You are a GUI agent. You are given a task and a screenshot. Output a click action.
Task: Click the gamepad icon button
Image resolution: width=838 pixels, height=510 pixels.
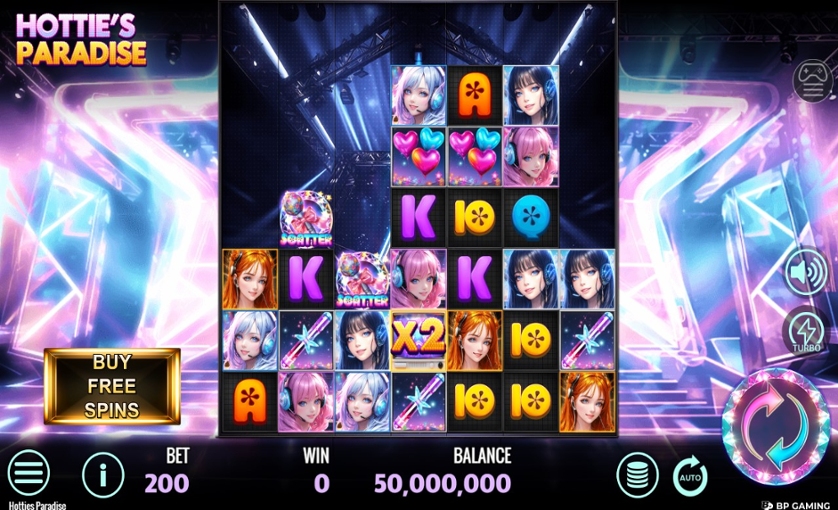point(812,81)
